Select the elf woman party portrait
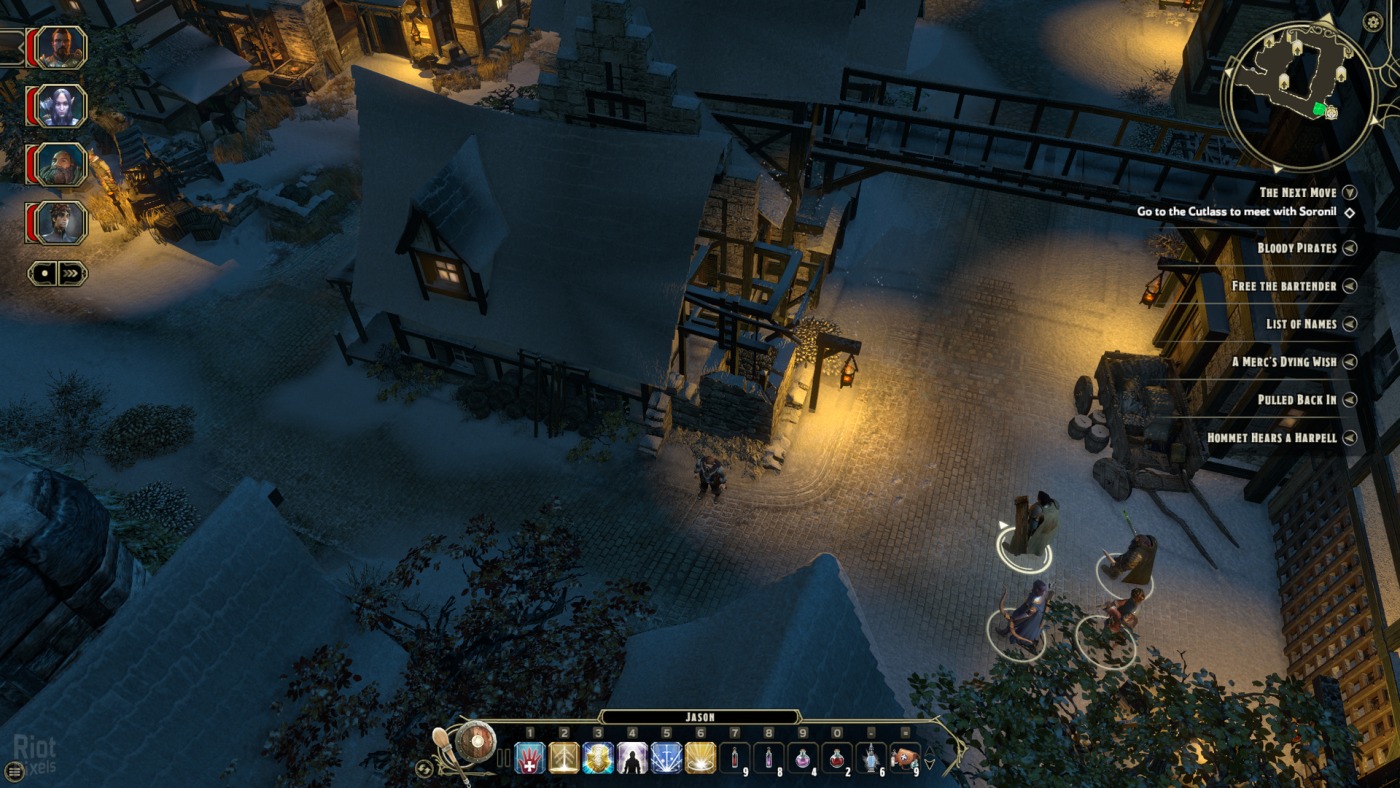The height and width of the screenshot is (788, 1400). pyautogui.click(x=62, y=105)
